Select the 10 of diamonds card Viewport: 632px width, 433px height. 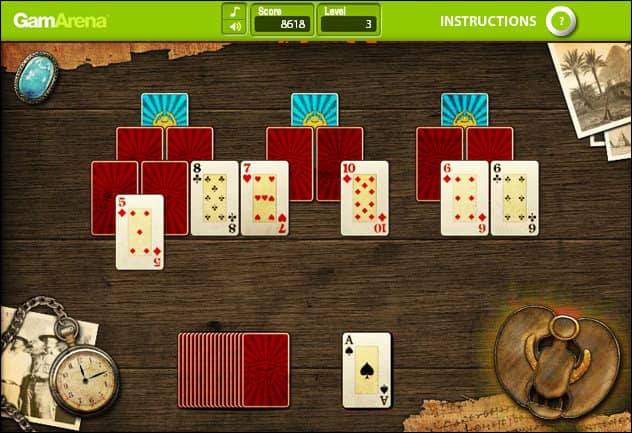364,198
